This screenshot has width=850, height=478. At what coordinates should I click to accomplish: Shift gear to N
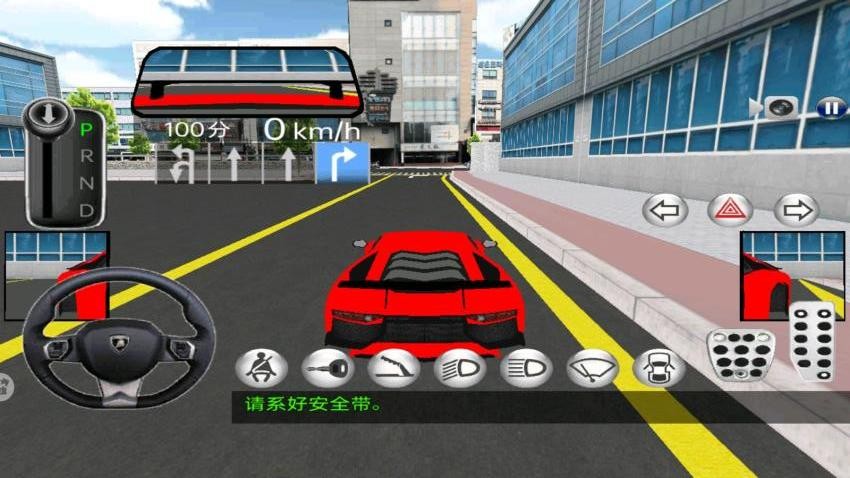87,183
